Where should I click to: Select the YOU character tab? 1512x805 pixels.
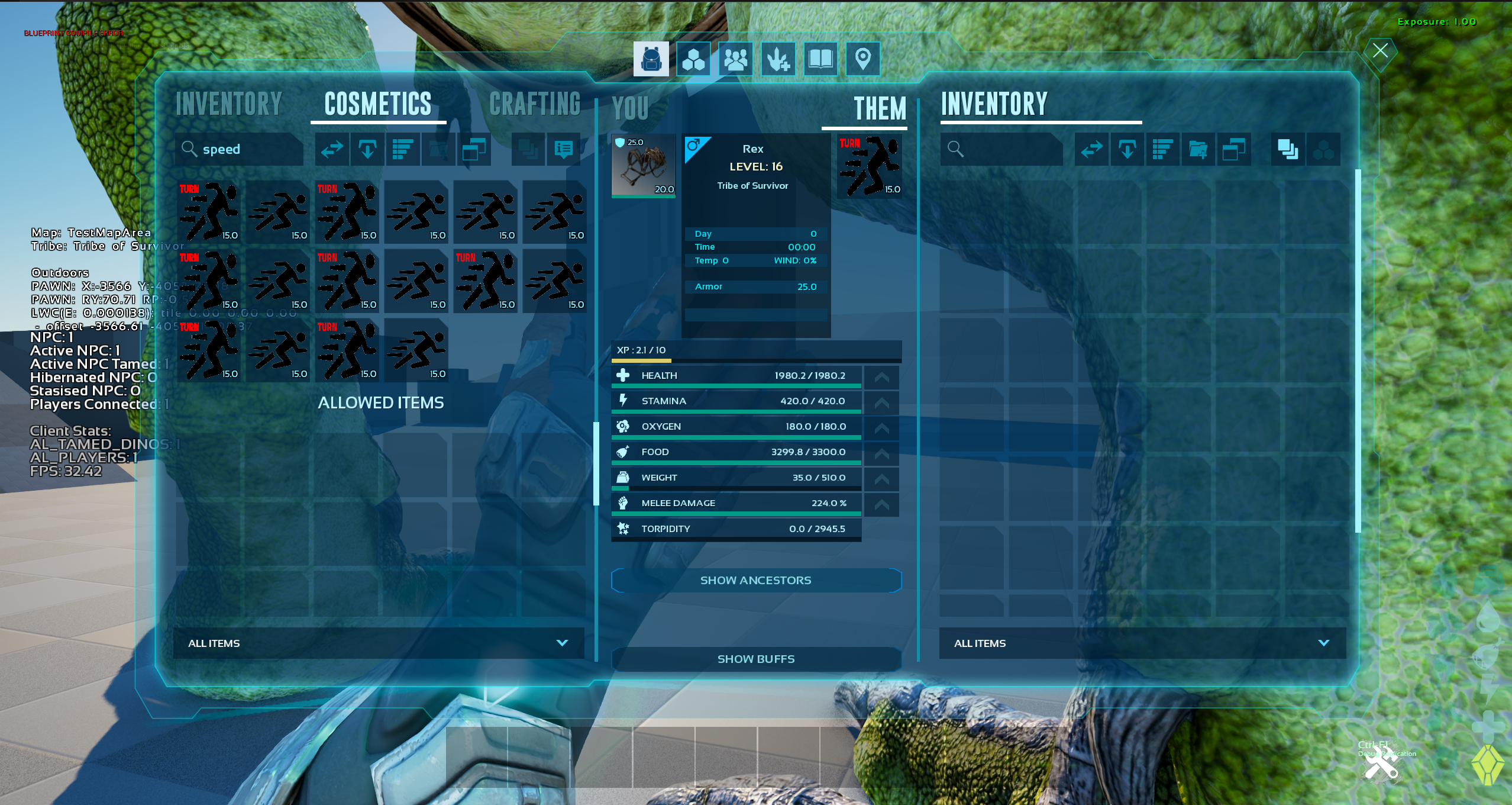pyautogui.click(x=631, y=108)
